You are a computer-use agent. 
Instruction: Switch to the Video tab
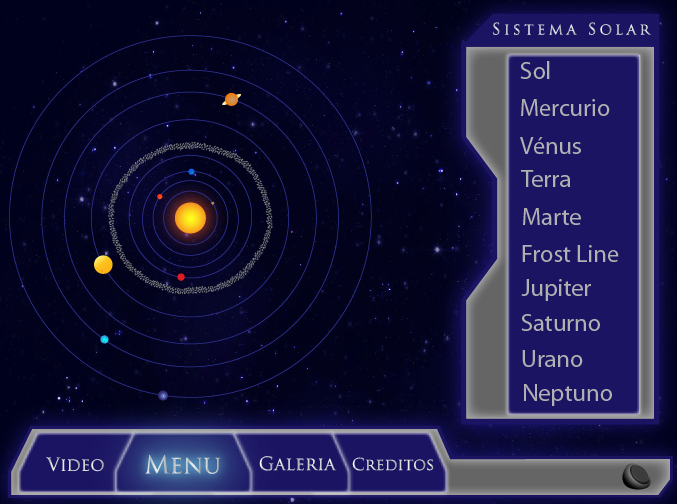coord(76,464)
